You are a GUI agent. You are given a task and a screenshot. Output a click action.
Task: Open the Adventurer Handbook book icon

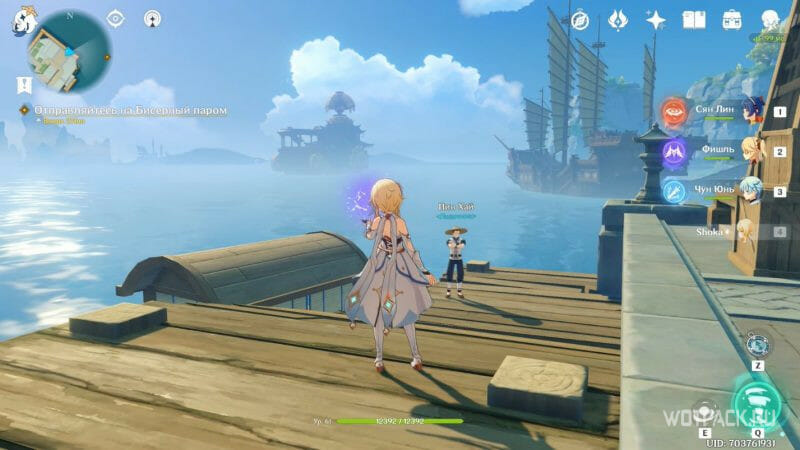coord(694,20)
